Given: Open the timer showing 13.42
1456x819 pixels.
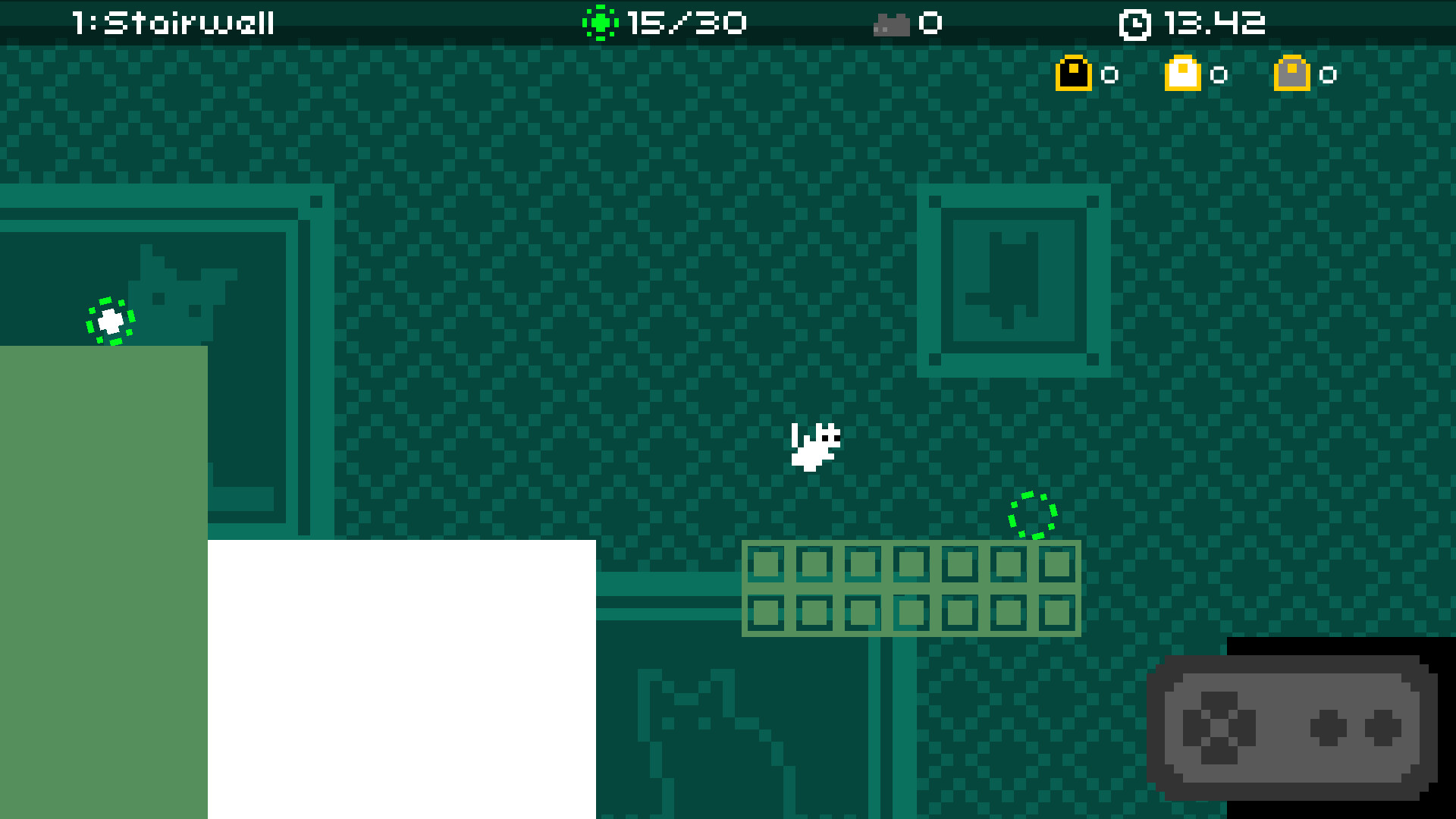Looking at the screenshot, I should (x=1214, y=23).
